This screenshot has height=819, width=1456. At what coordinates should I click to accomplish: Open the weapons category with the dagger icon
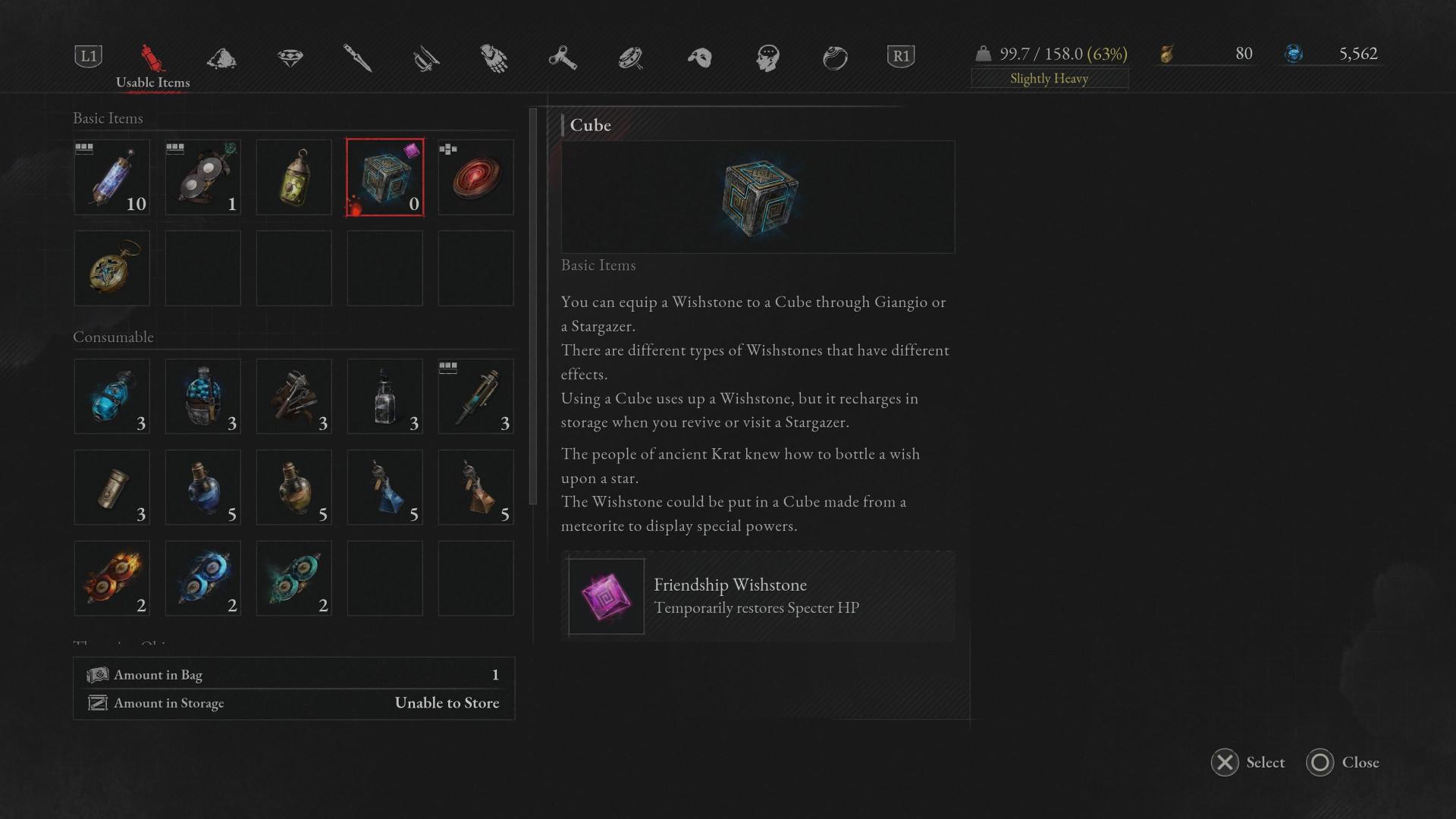tap(359, 58)
